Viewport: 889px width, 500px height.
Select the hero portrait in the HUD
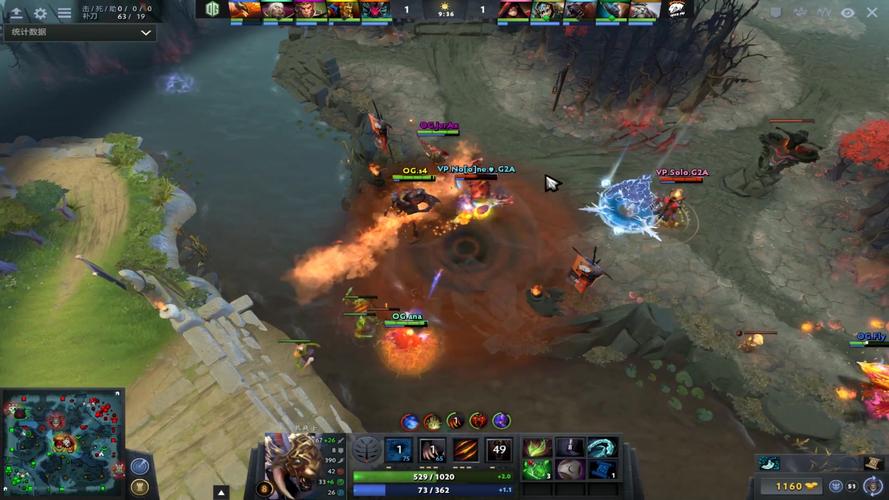pyautogui.click(x=292, y=465)
